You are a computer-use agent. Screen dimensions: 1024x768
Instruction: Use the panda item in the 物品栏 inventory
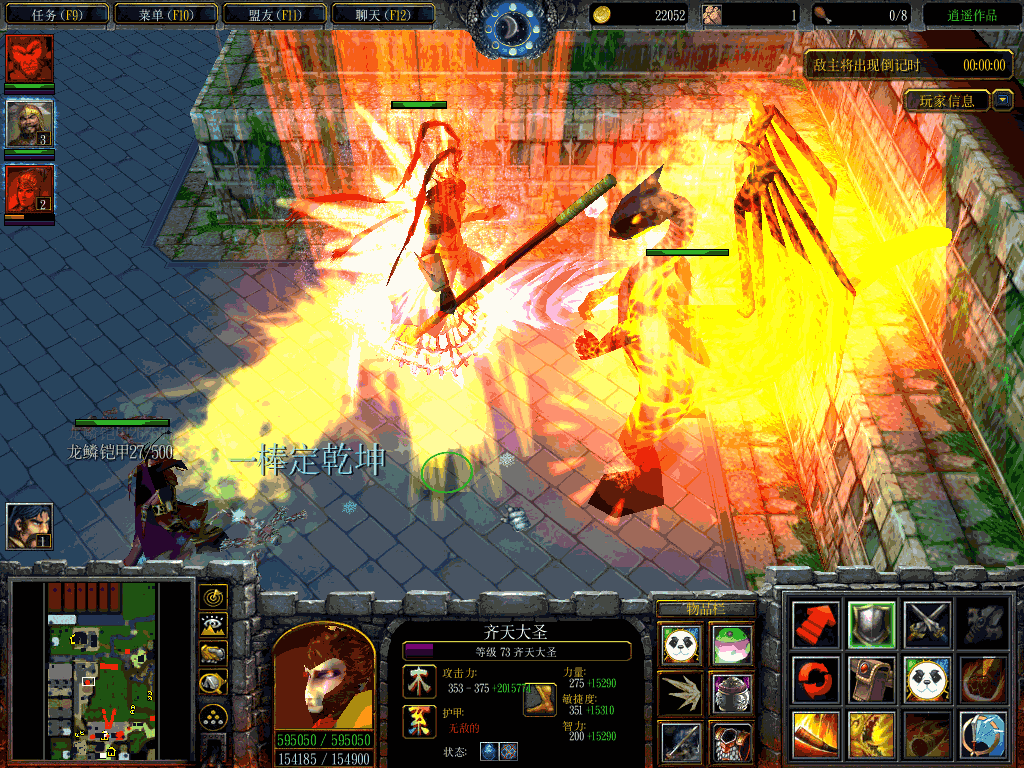click(x=681, y=644)
